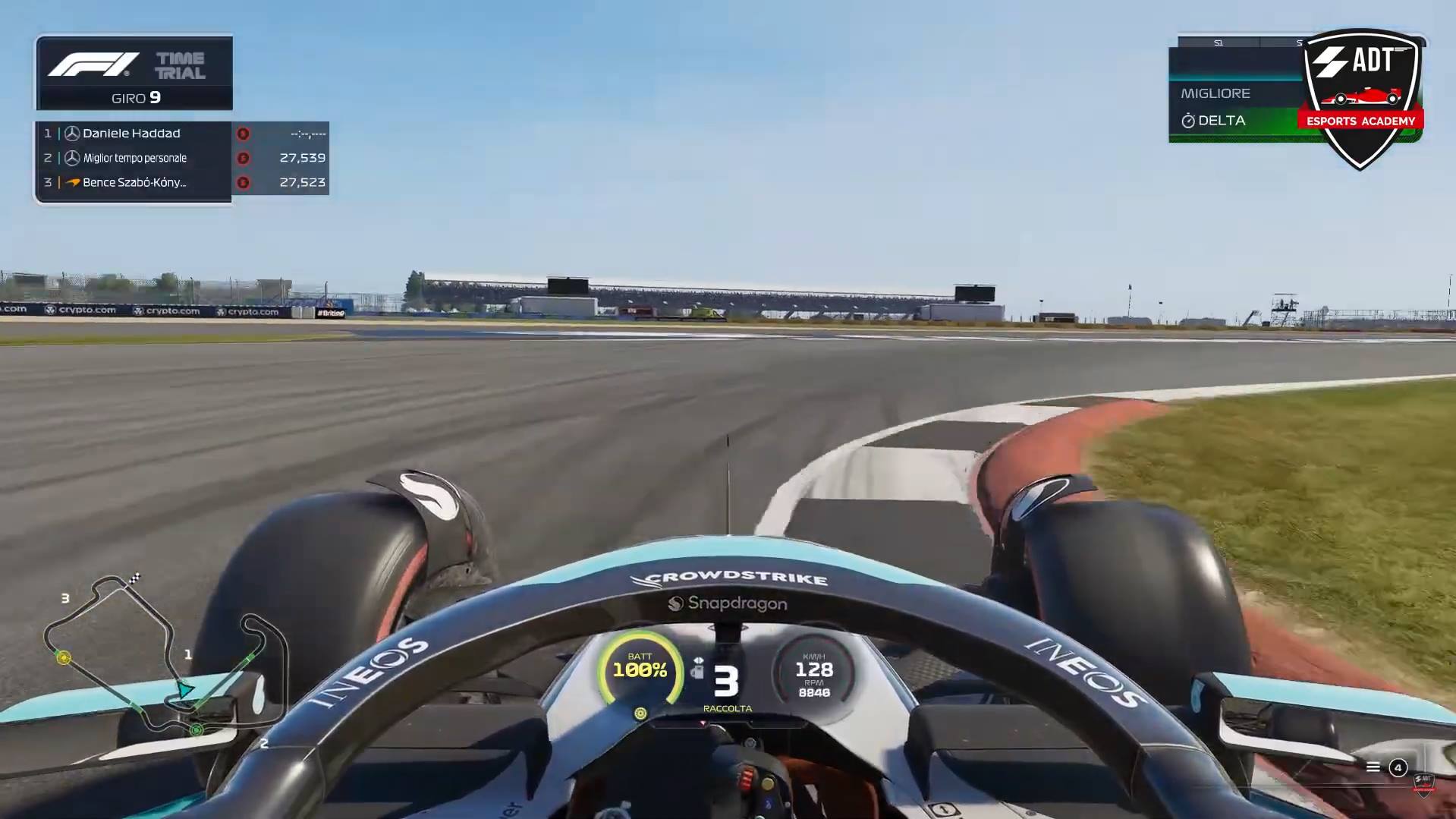Click the 27,523 lap time value
The image size is (1456, 819).
click(302, 182)
